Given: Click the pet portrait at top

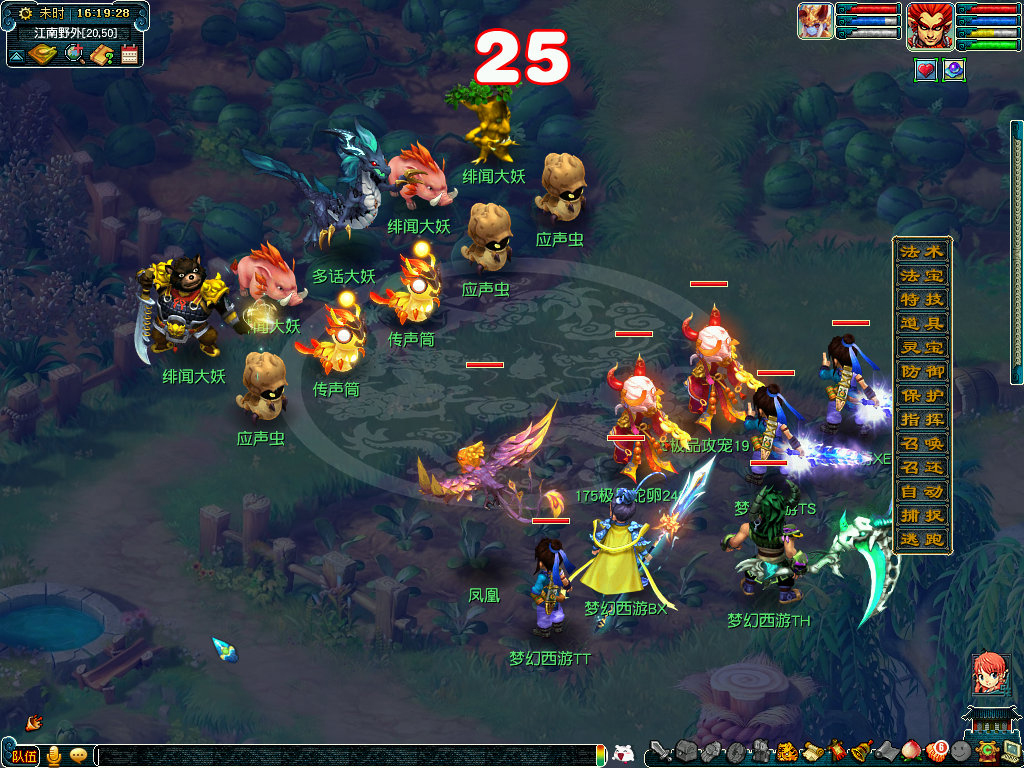Looking at the screenshot, I should tap(815, 21).
